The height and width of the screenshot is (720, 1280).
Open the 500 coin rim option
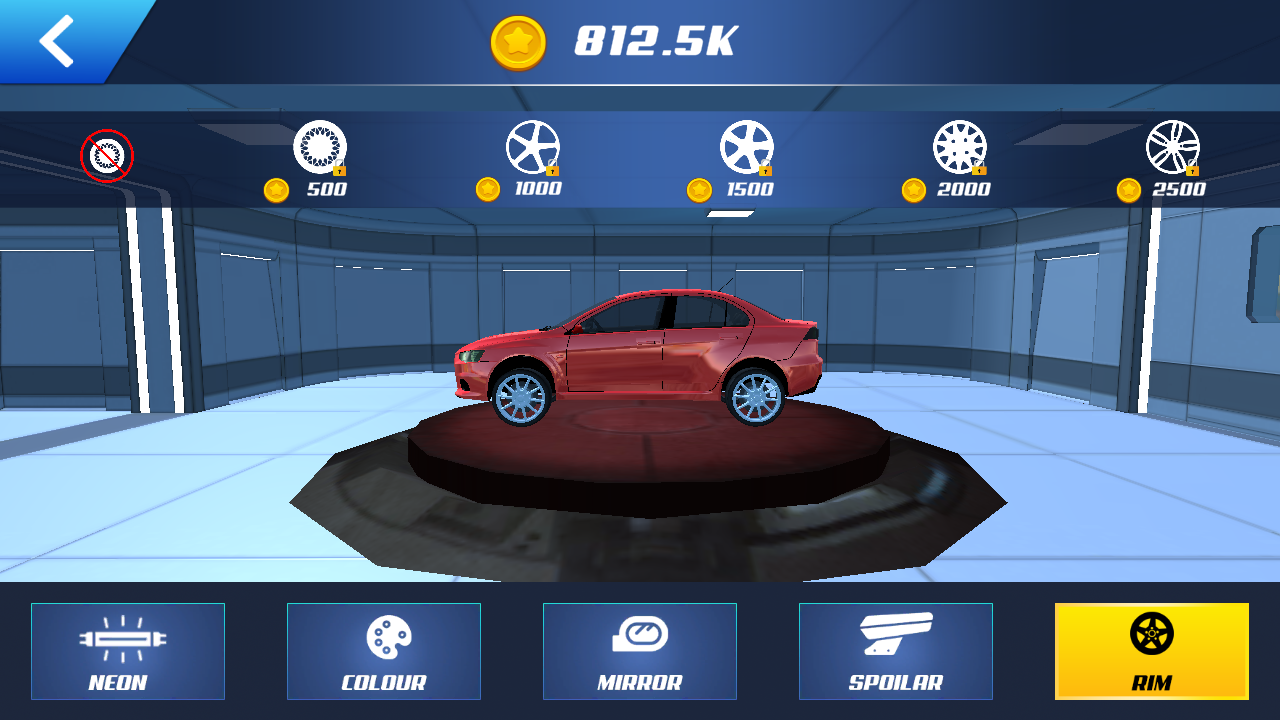[320, 148]
